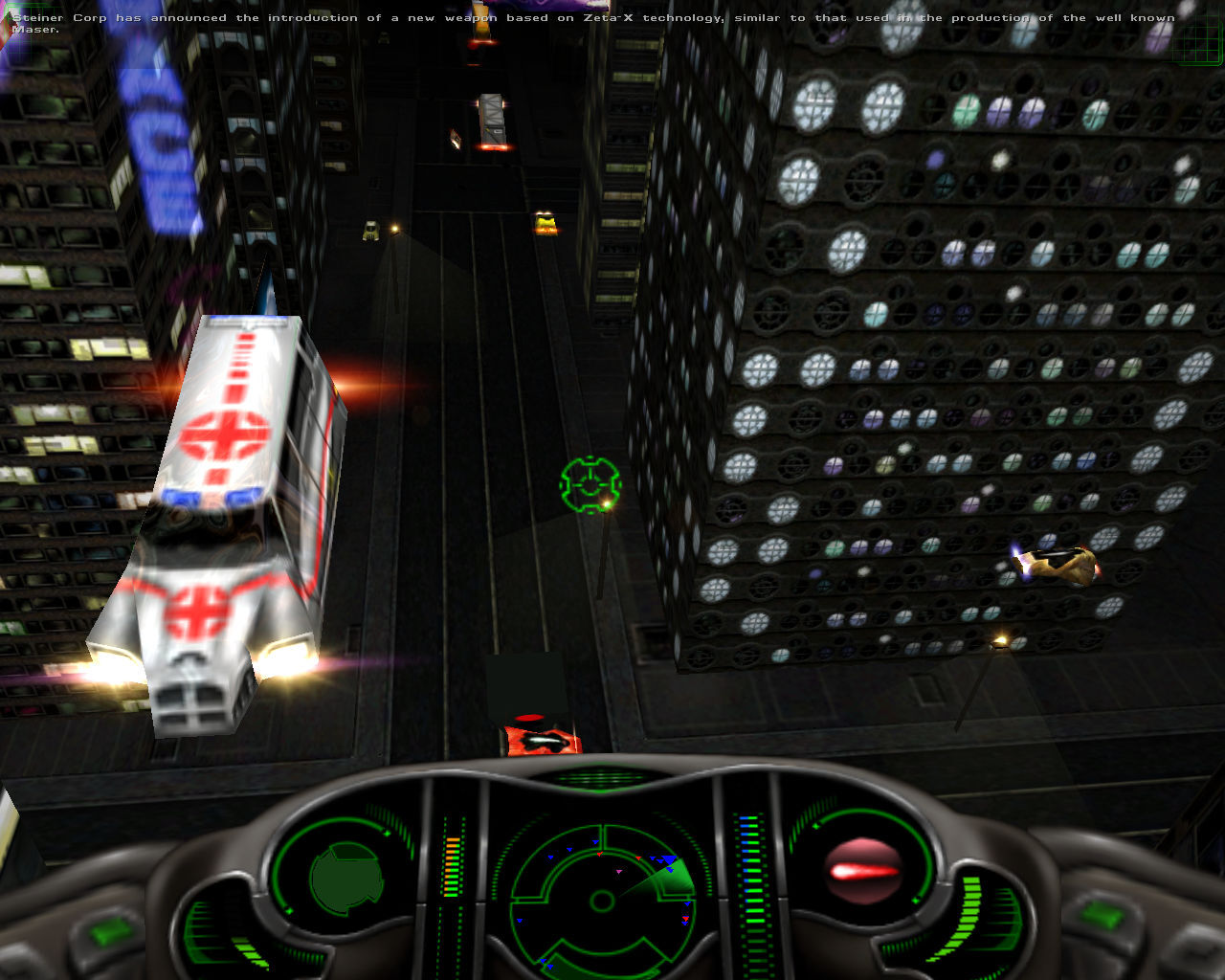1225x980 pixels.
Task: Click the glowing streetlamp near the building
Action: click(x=1000, y=639)
